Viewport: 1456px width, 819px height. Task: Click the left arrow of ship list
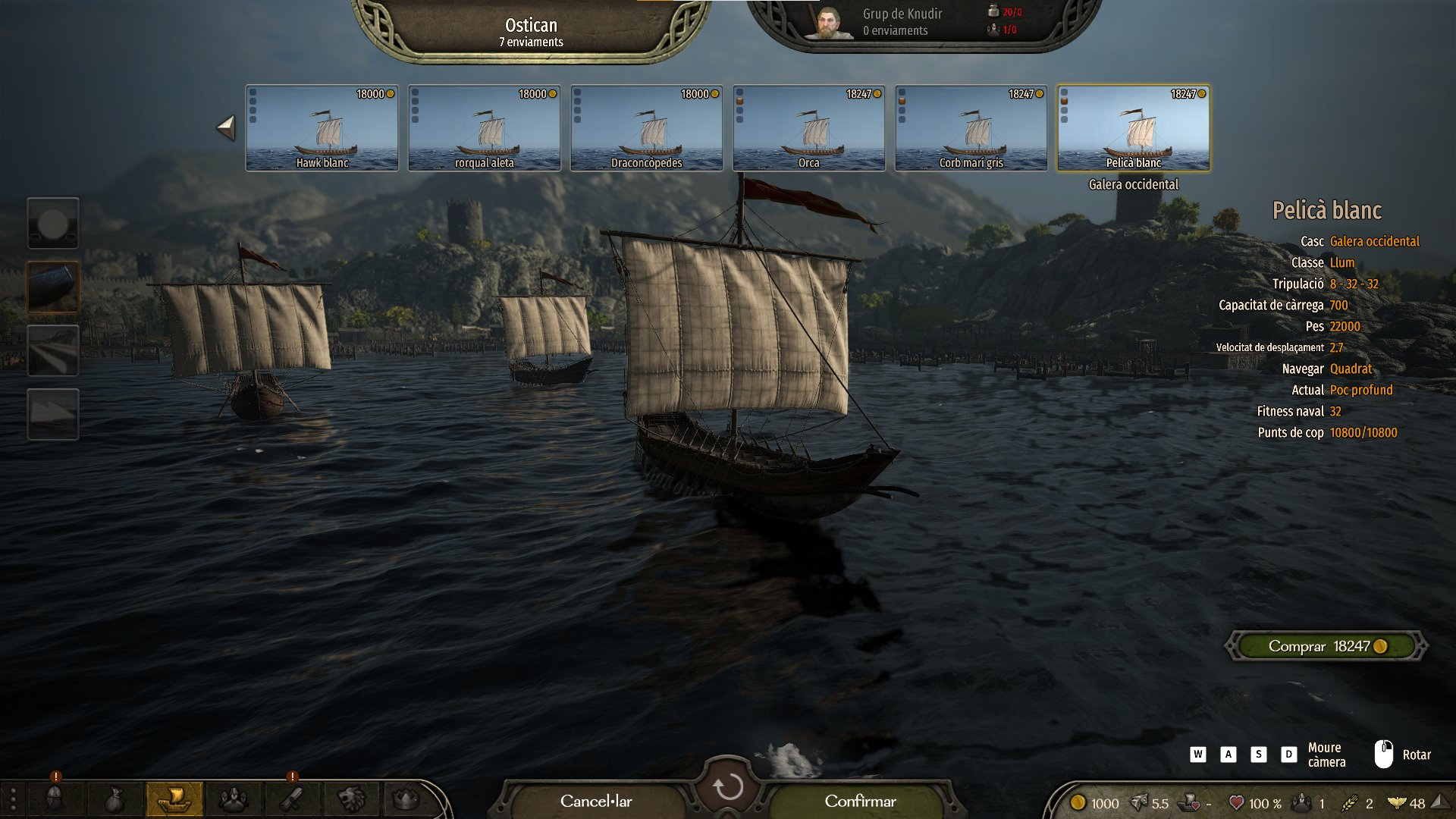pyautogui.click(x=226, y=127)
